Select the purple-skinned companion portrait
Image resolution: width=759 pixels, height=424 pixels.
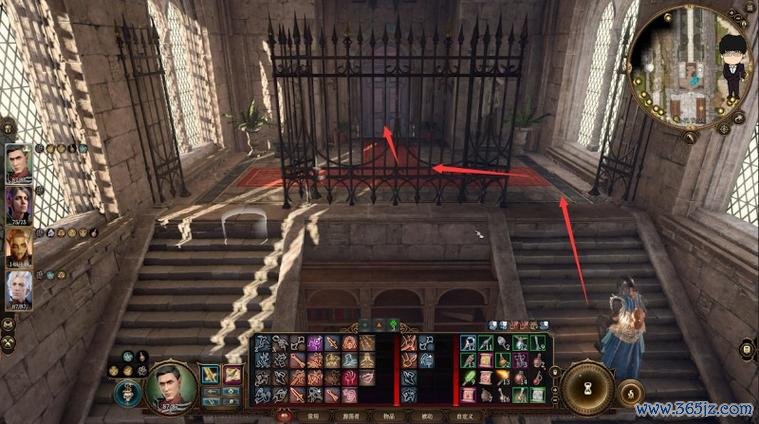(18, 206)
